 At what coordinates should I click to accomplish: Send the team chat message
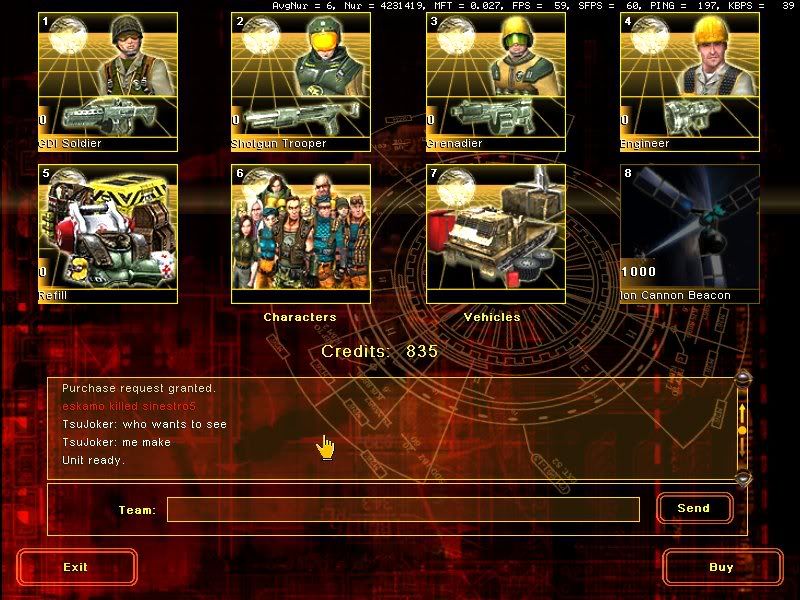point(694,508)
